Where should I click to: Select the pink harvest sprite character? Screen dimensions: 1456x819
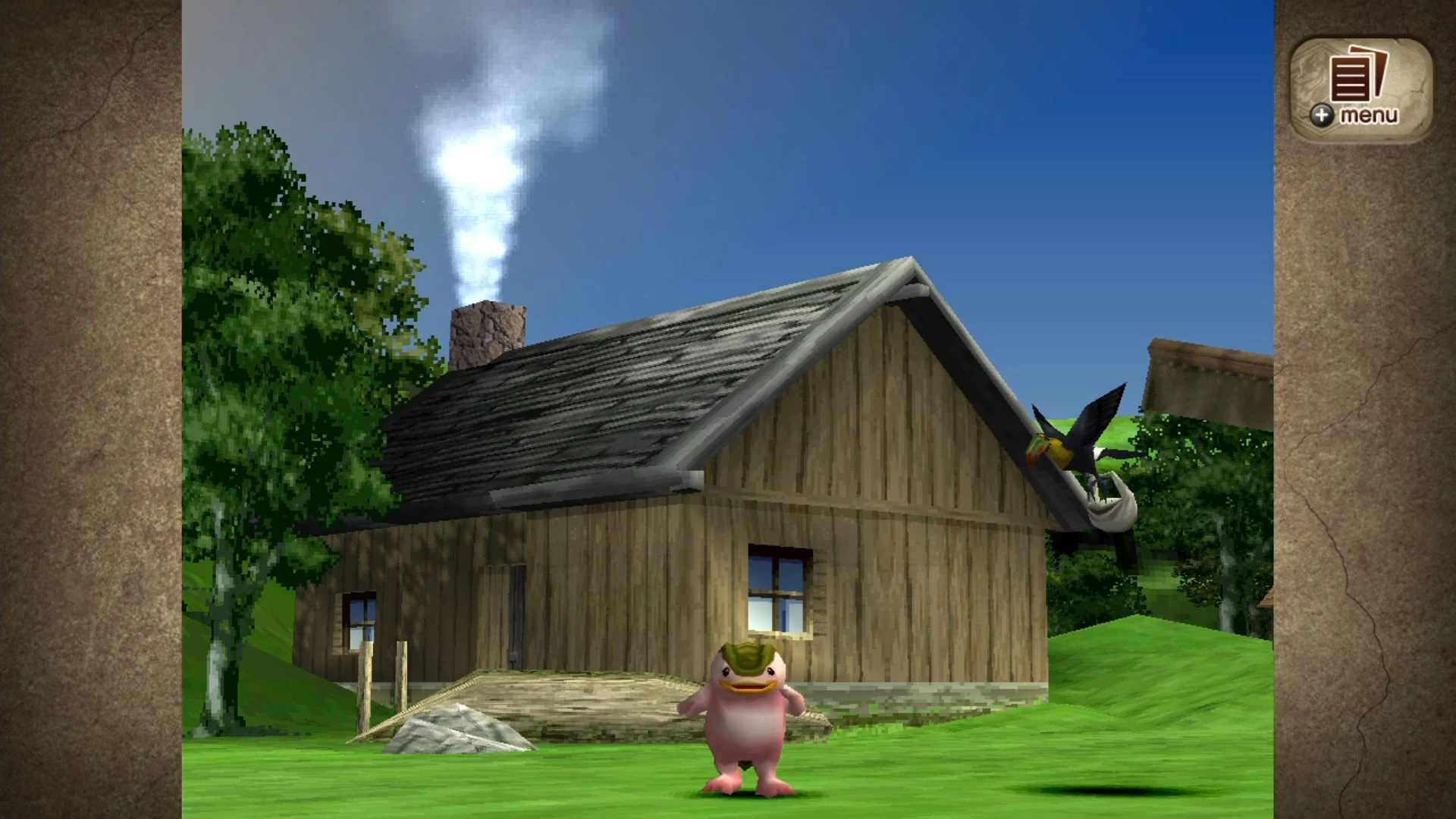(x=747, y=728)
